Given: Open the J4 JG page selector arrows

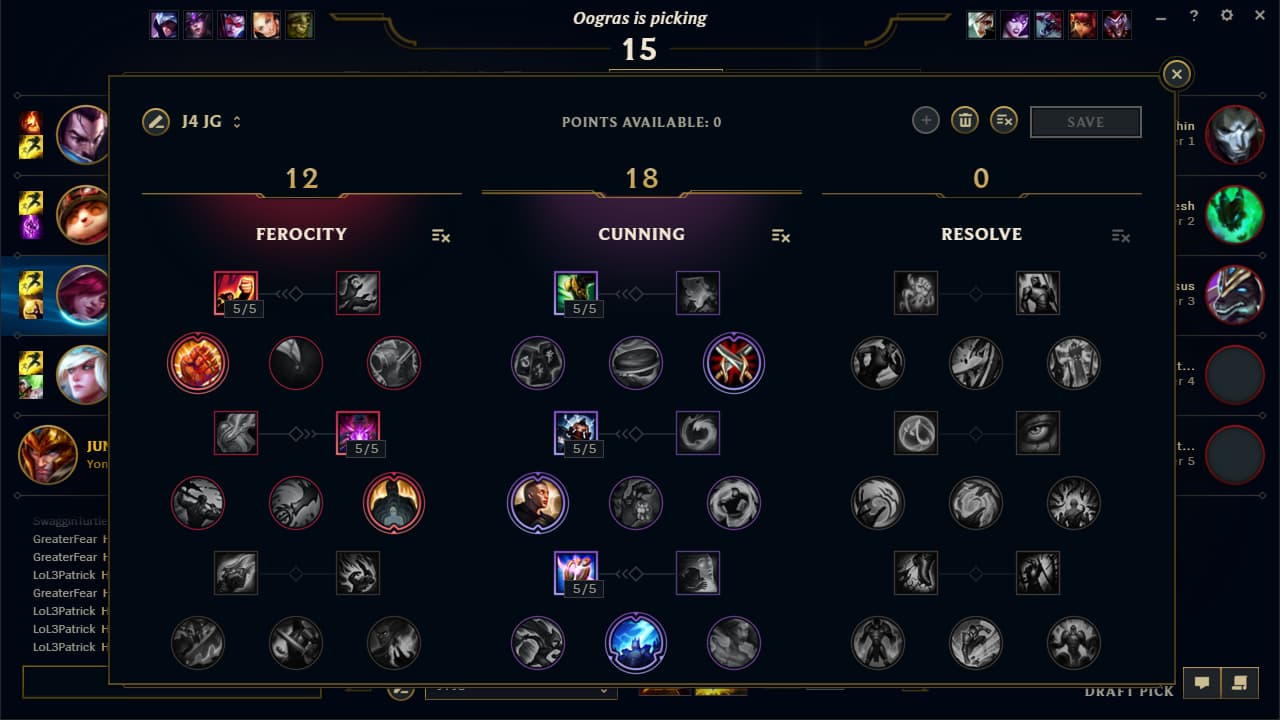Looking at the screenshot, I should [236, 121].
